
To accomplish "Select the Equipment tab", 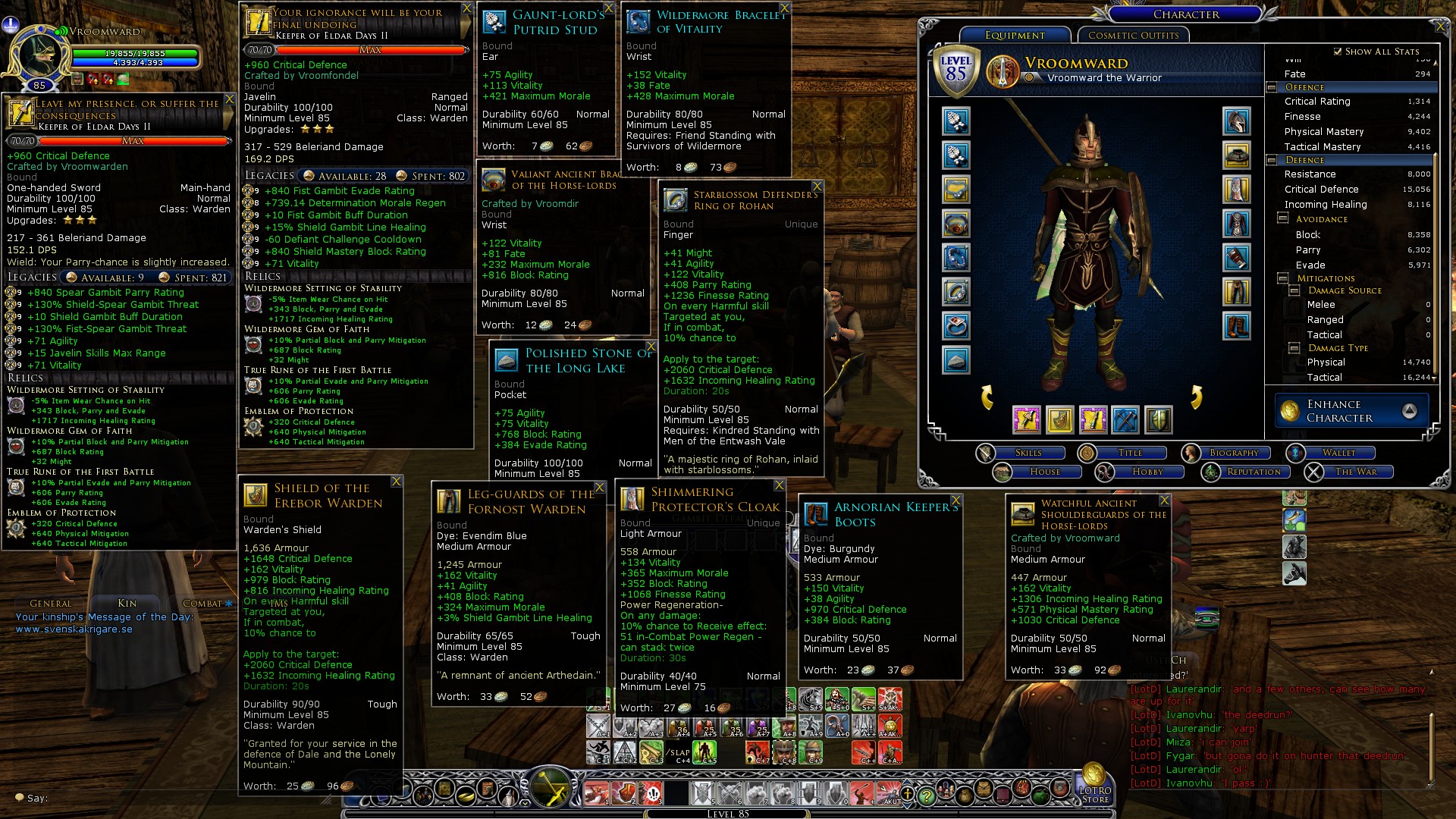I will tap(1015, 36).
